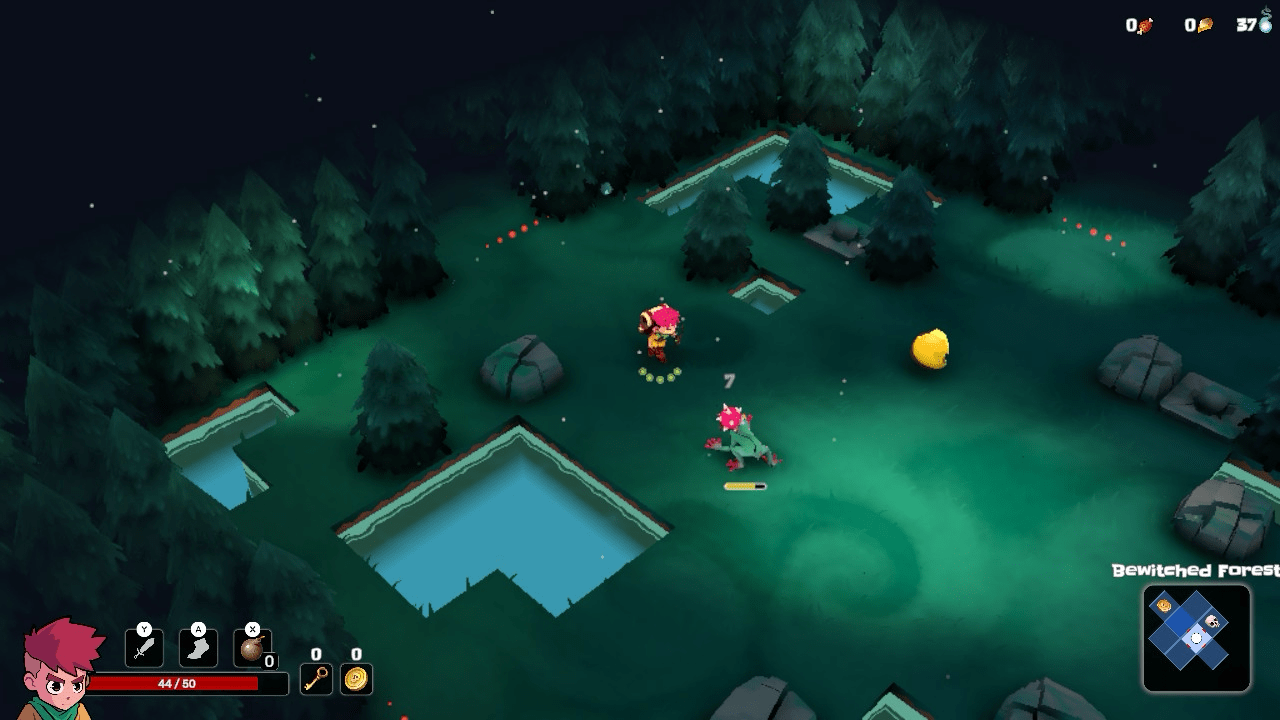Open the gold coin slot

pos(356,678)
